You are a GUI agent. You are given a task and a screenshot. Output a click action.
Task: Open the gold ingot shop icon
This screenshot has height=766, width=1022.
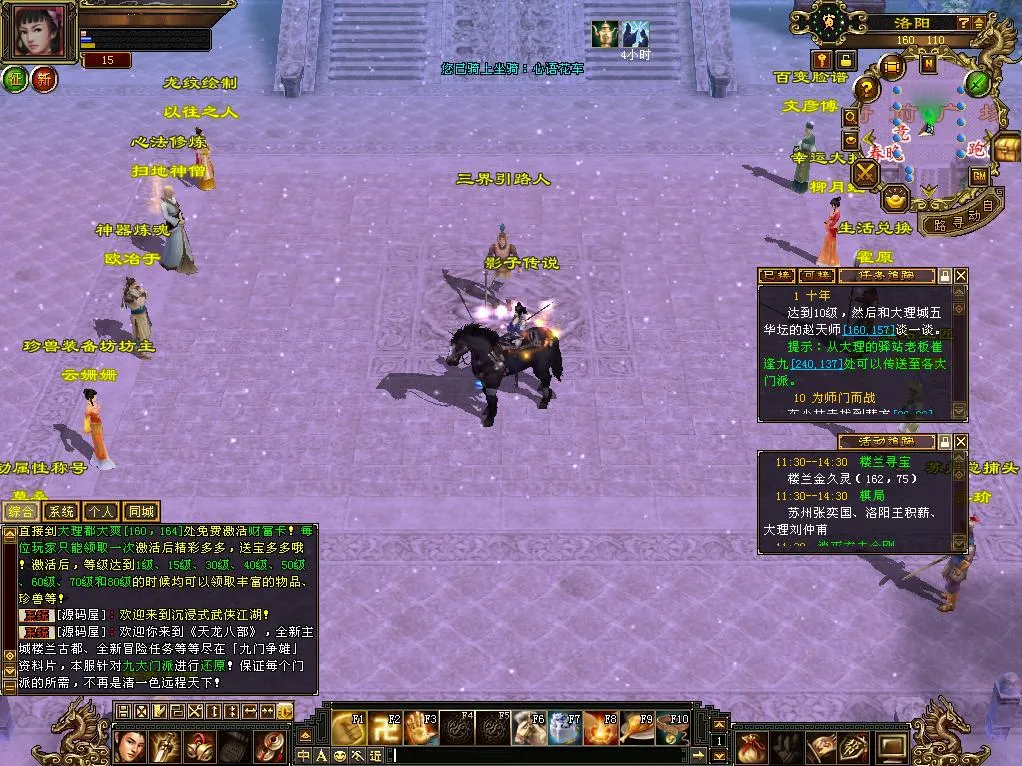[x=895, y=198]
